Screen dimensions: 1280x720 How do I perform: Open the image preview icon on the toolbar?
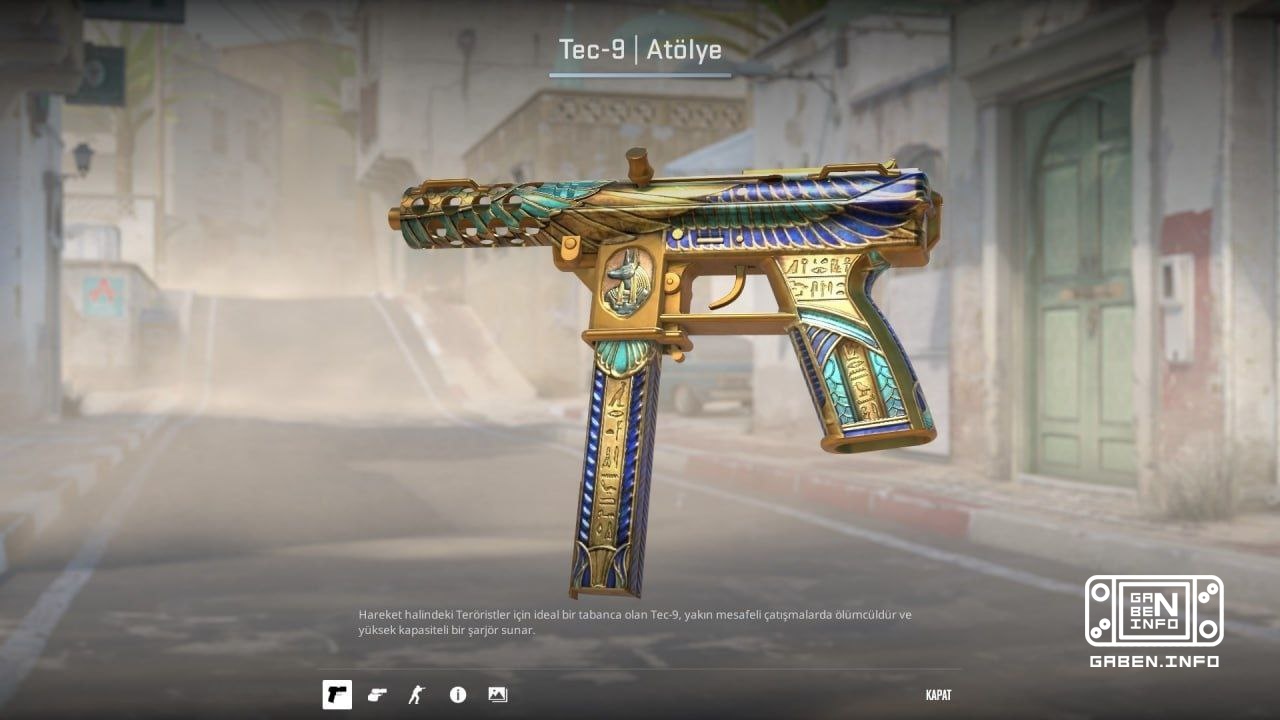pyautogui.click(x=496, y=695)
